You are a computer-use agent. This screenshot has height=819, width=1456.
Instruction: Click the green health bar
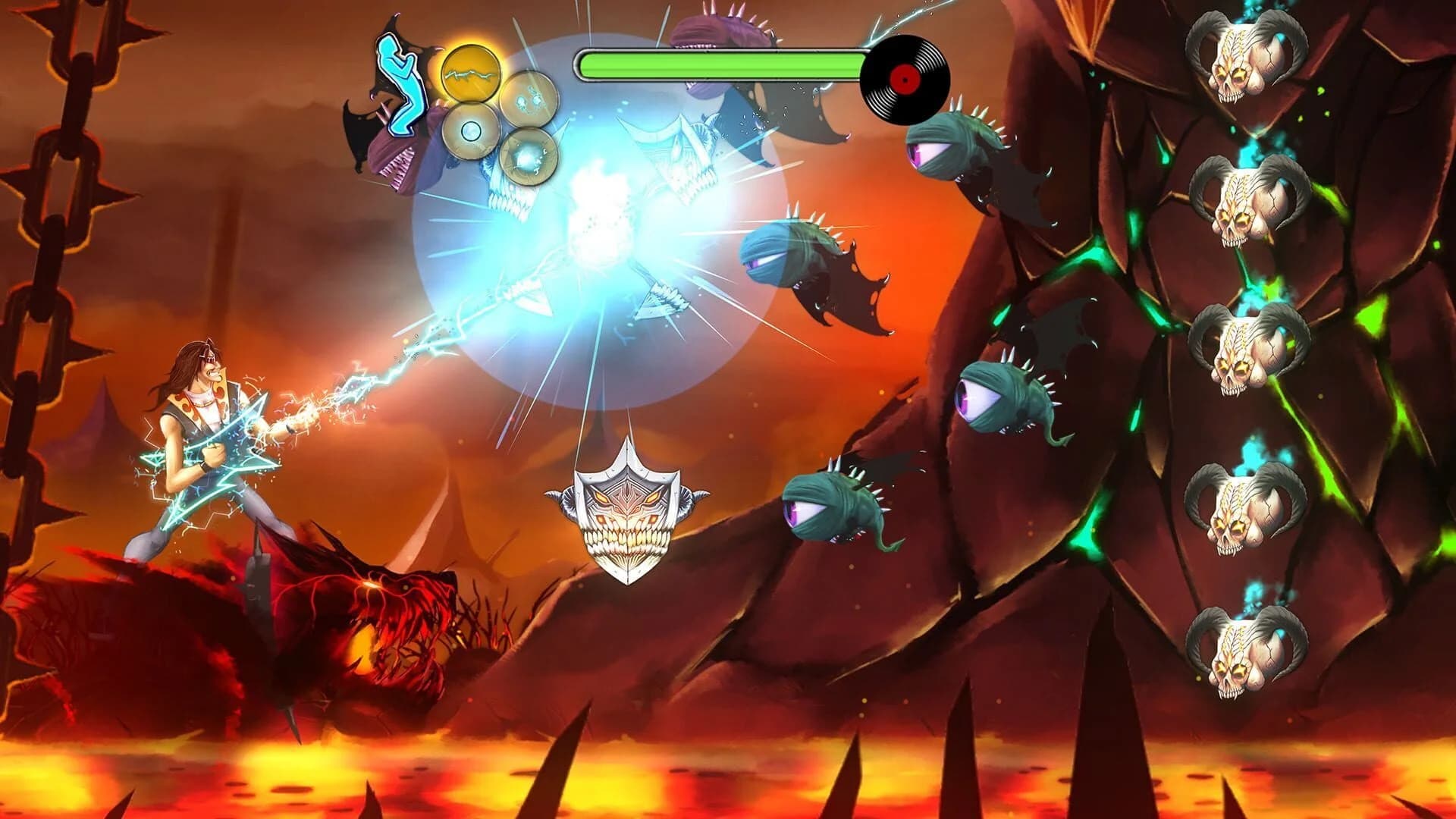pyautogui.click(x=720, y=64)
